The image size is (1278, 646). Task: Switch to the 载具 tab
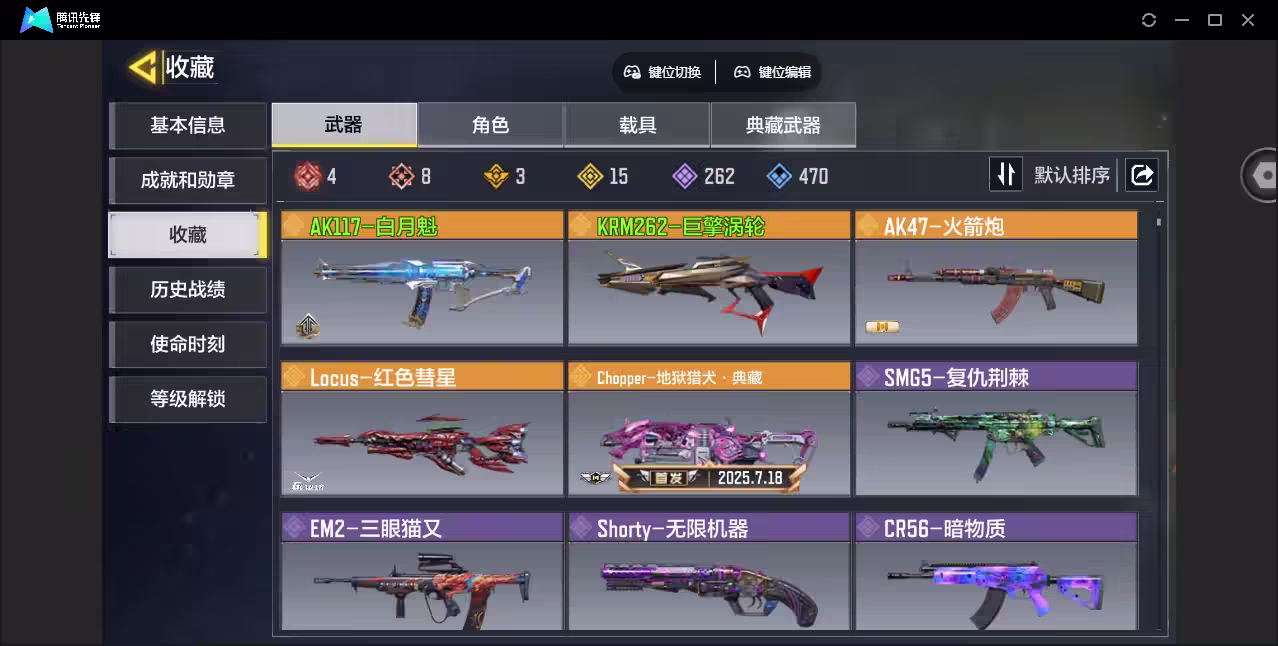(x=637, y=125)
